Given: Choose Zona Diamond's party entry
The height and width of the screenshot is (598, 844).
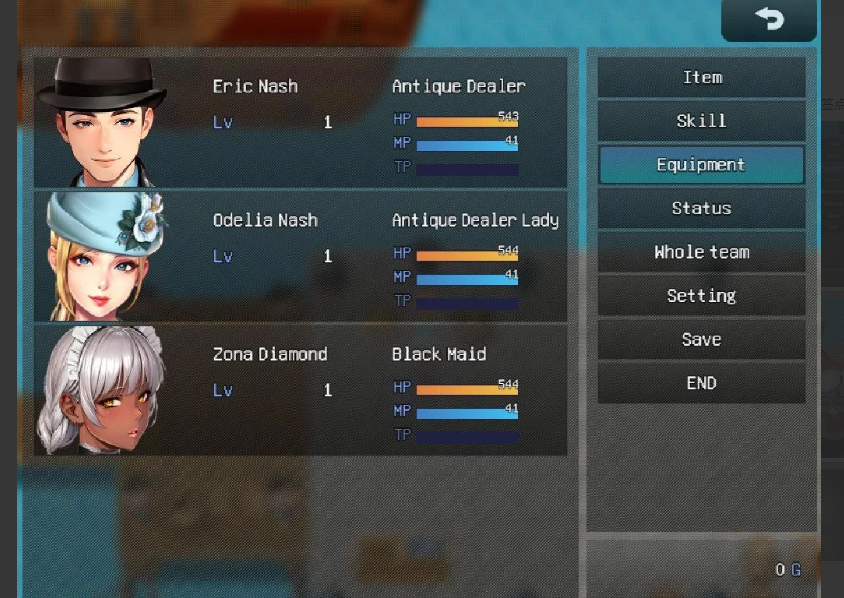Looking at the screenshot, I should 300,390.
